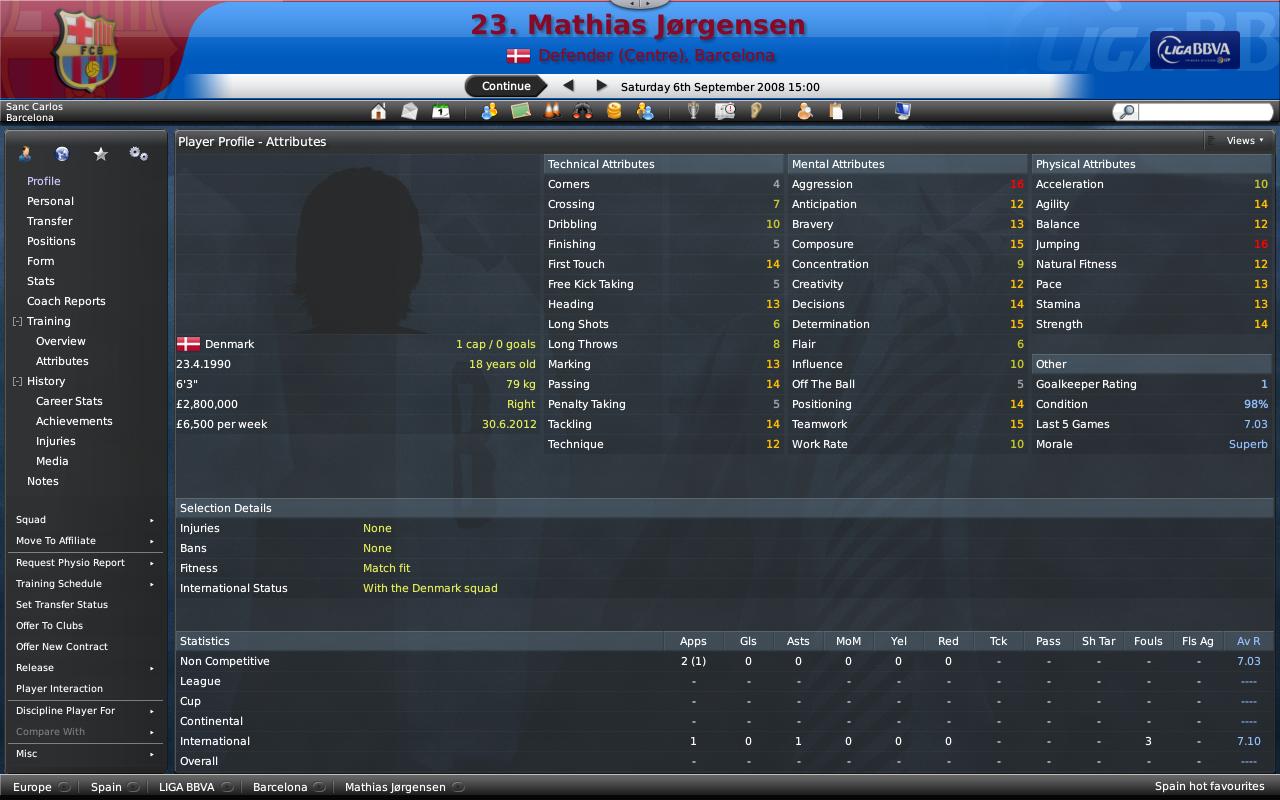Click the Continue button

[506, 86]
